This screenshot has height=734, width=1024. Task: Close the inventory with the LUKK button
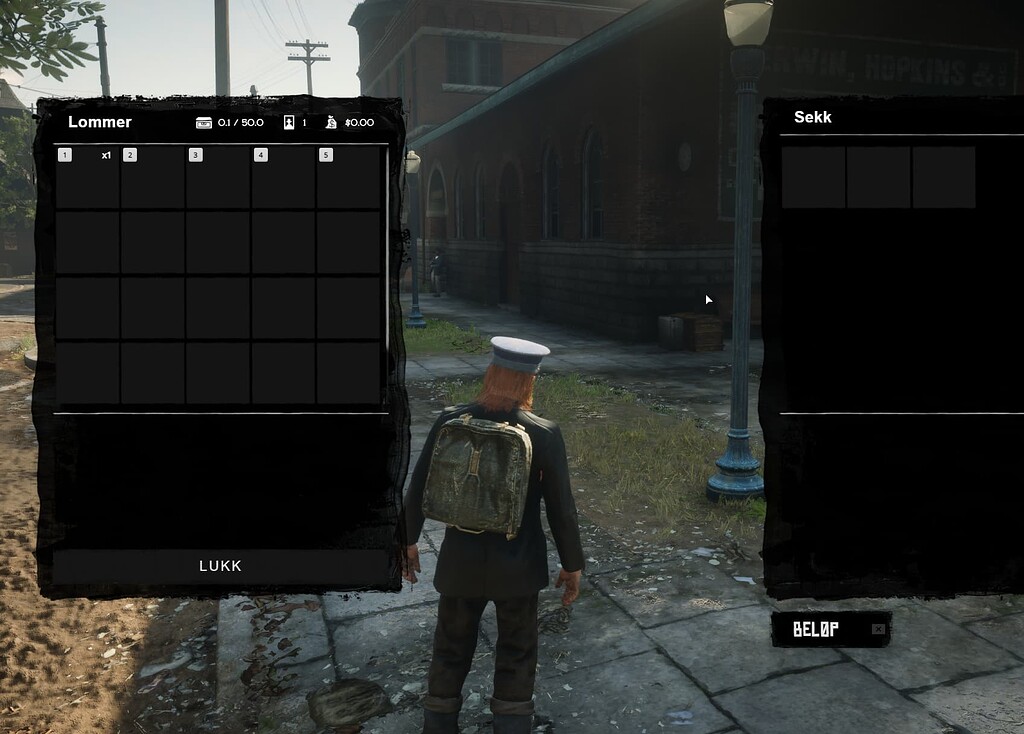(x=220, y=566)
